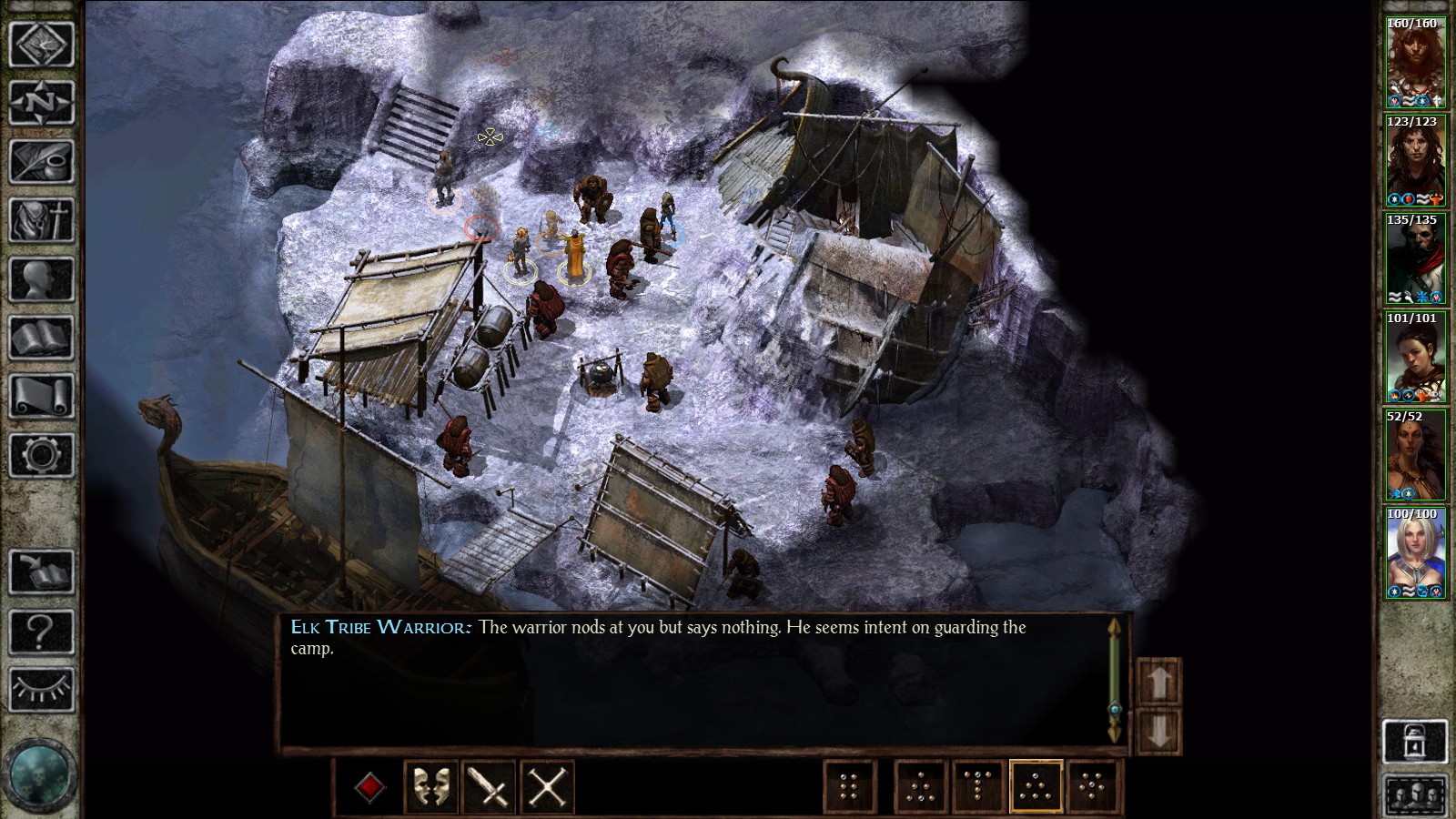This screenshot has height=819, width=1456.
Task: Choose the single sword attack action
Action: click(x=489, y=786)
